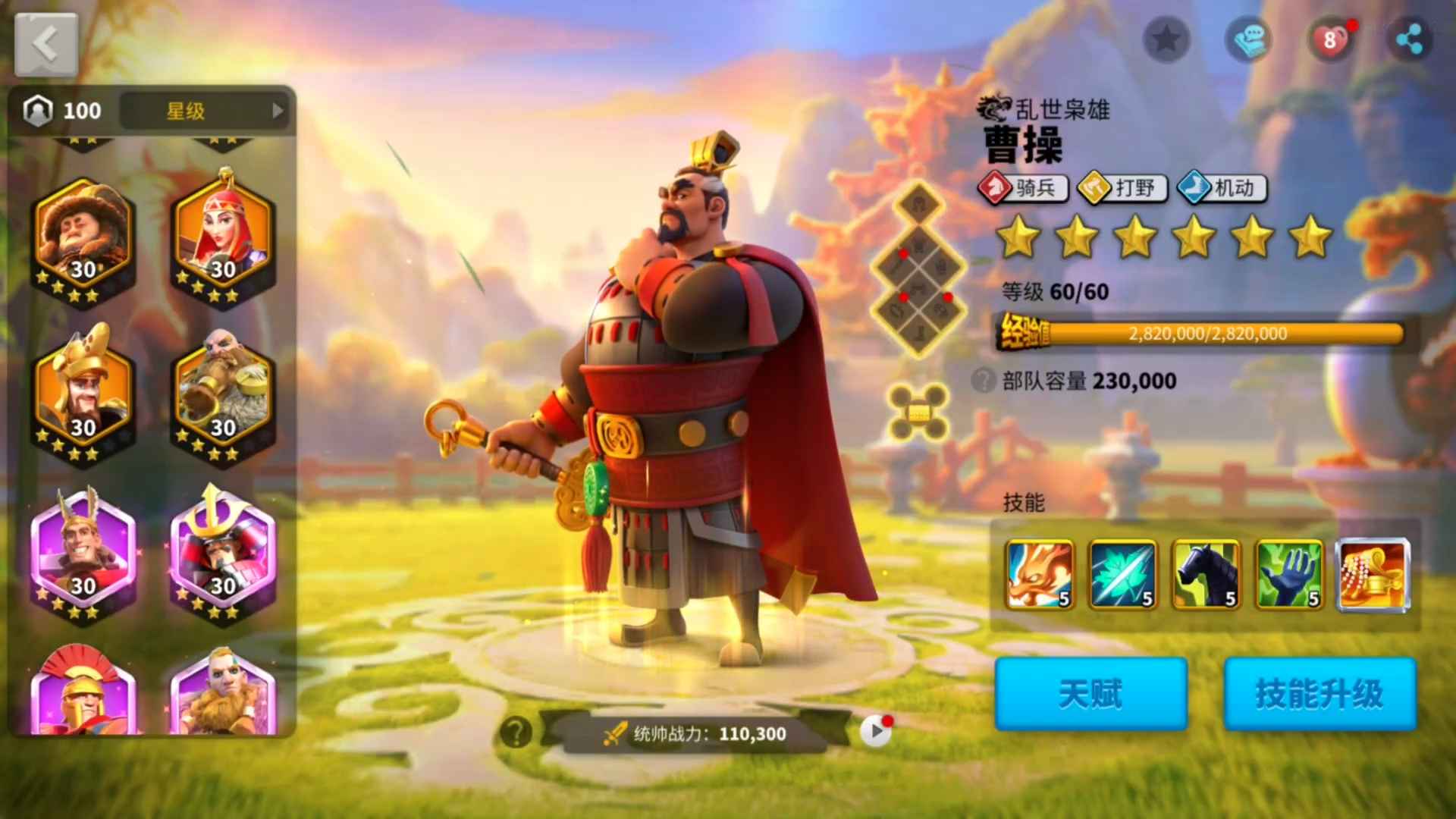Open the 天赋 talent screen
The height and width of the screenshot is (819, 1456).
point(1090,694)
